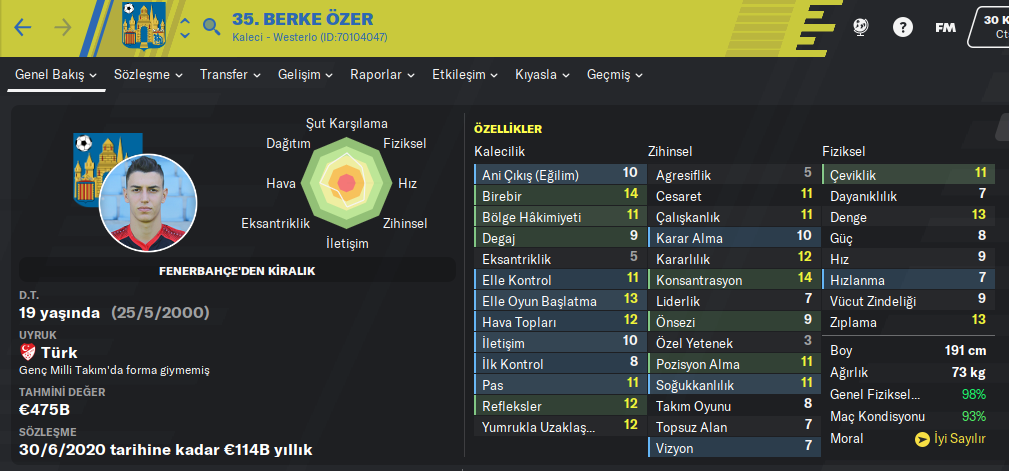Select the Birebir attribute row
This screenshot has width=1009, height=471.
(558, 194)
